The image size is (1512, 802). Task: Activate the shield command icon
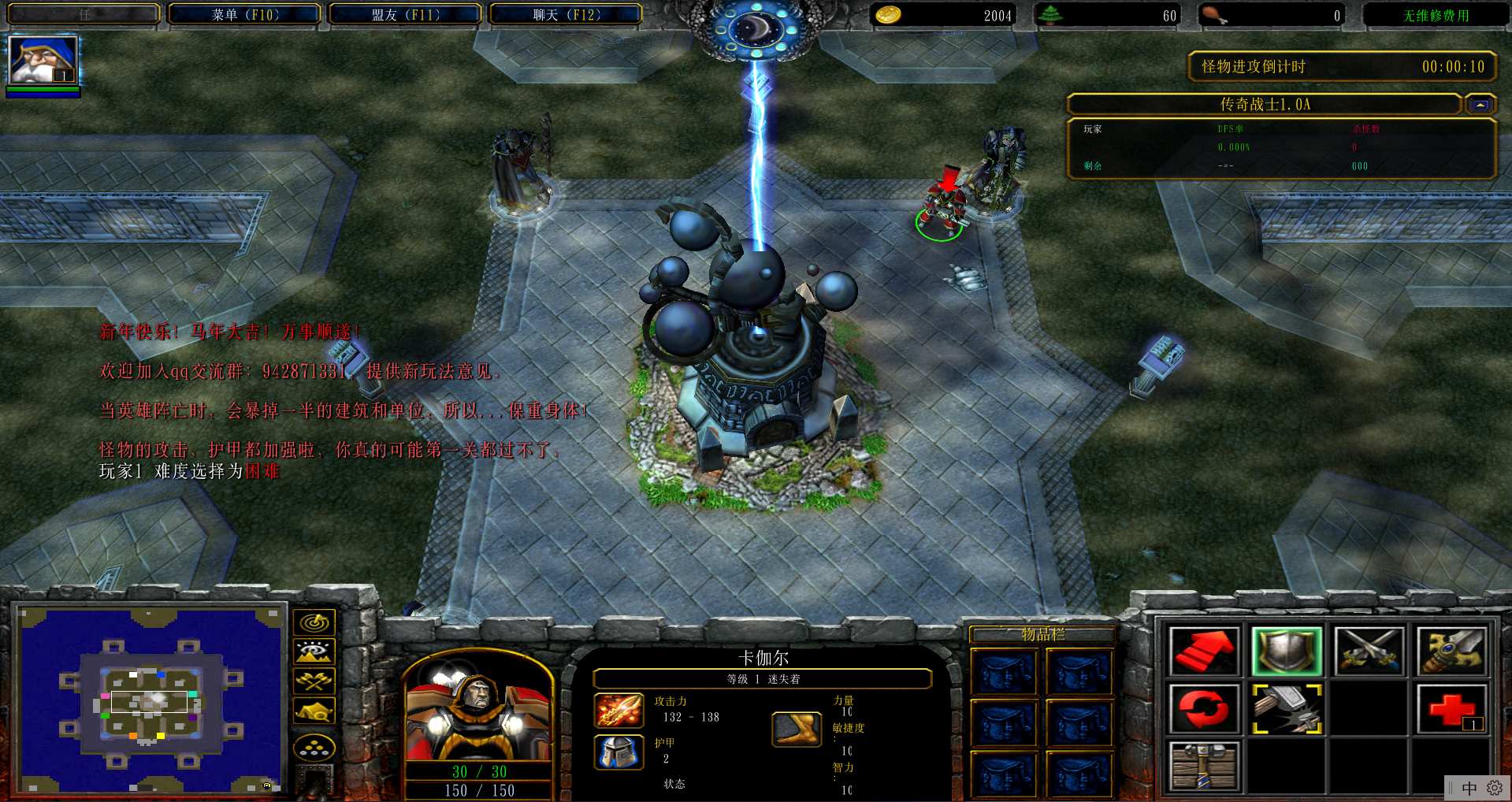tap(1286, 652)
